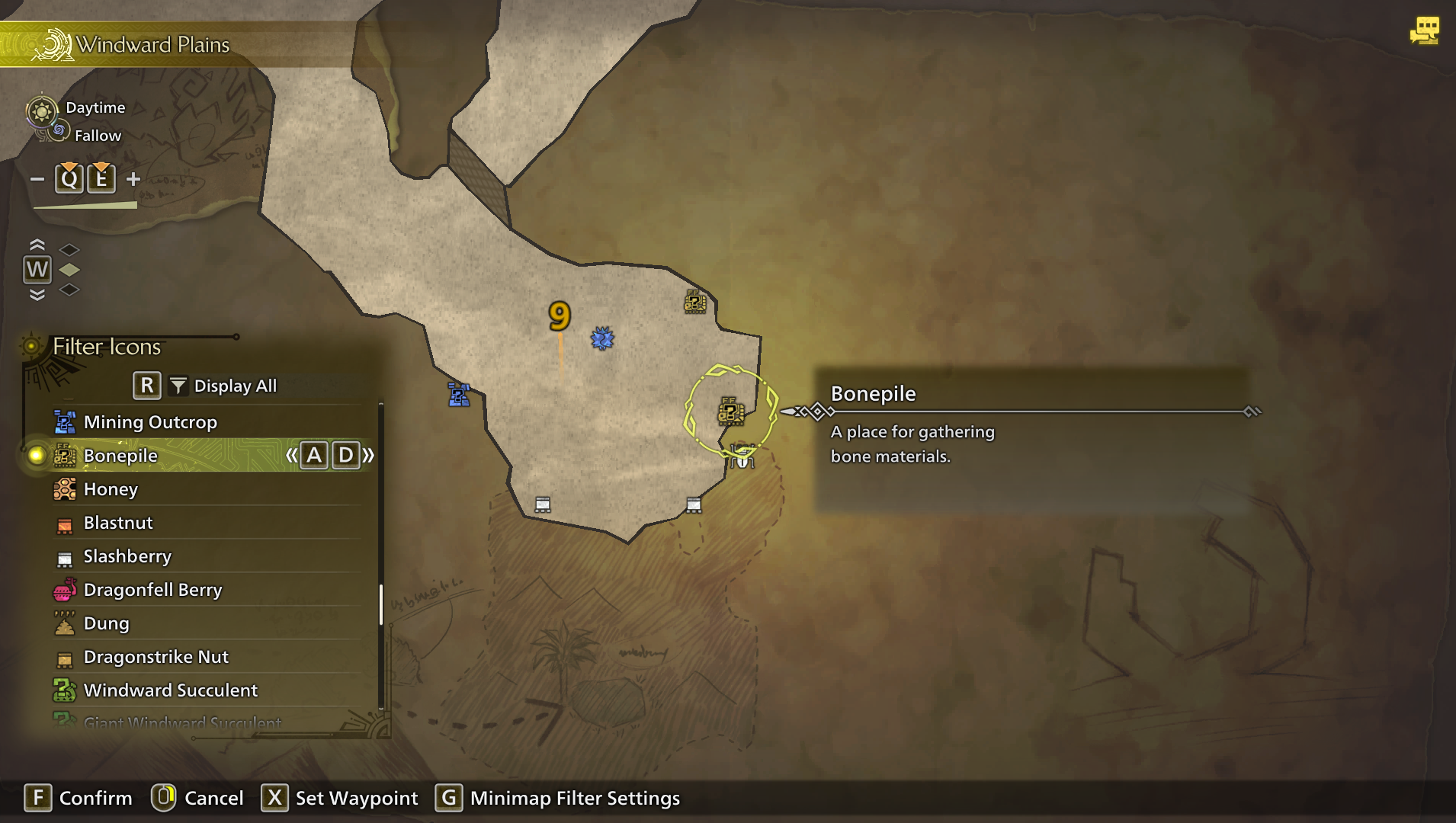Select the Dung filter entry
The height and width of the screenshot is (823, 1456).
tap(106, 623)
